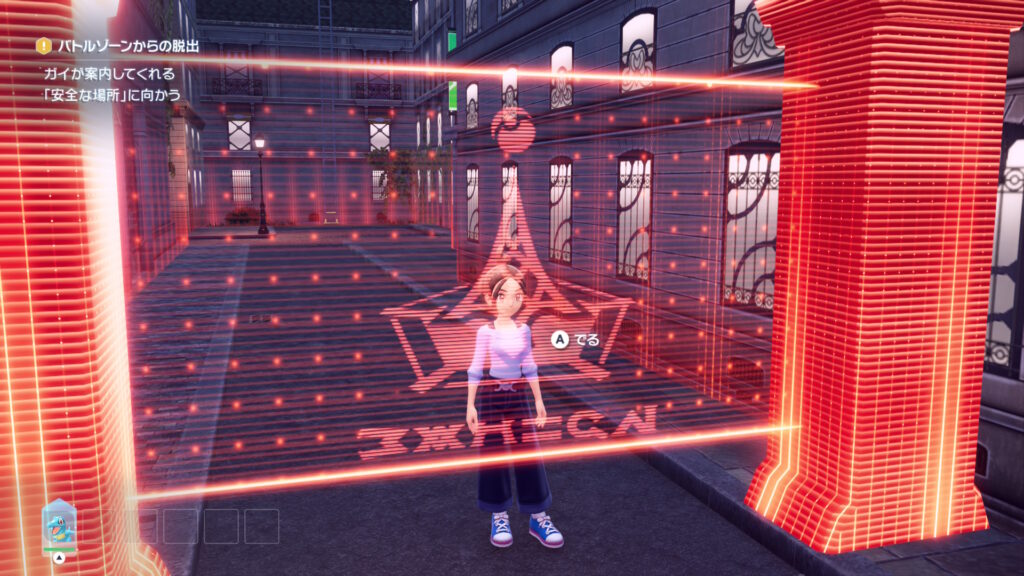Screen dimensions: 1024x576
Task: Open the battle zone escape quest tracker
Action: 128,46
